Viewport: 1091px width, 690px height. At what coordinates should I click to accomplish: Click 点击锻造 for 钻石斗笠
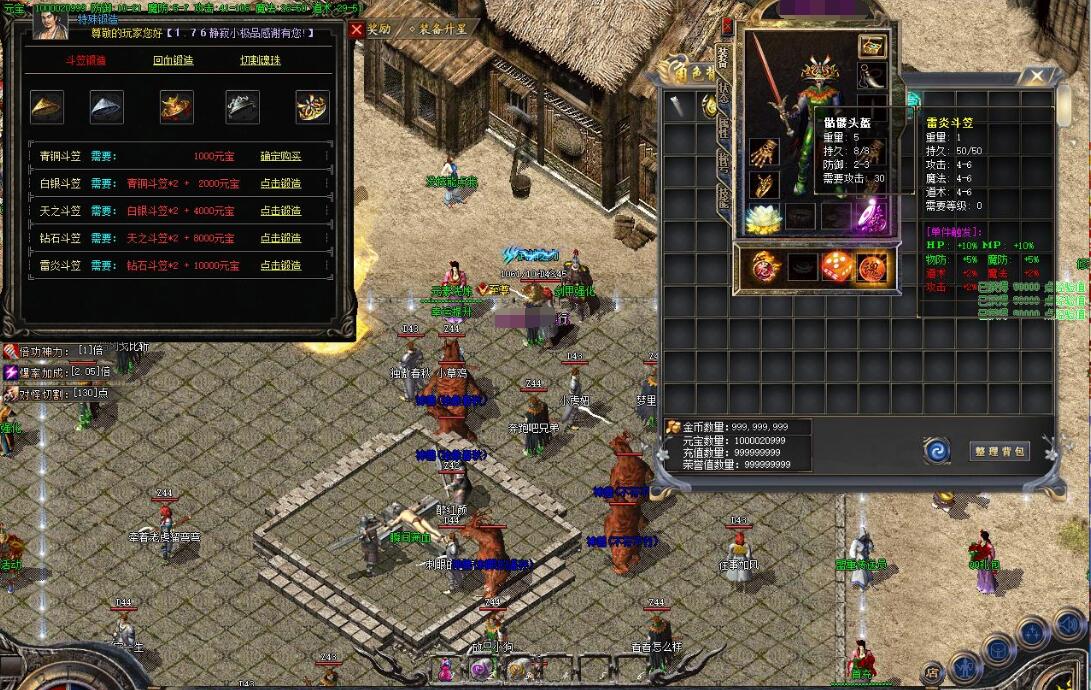280,238
